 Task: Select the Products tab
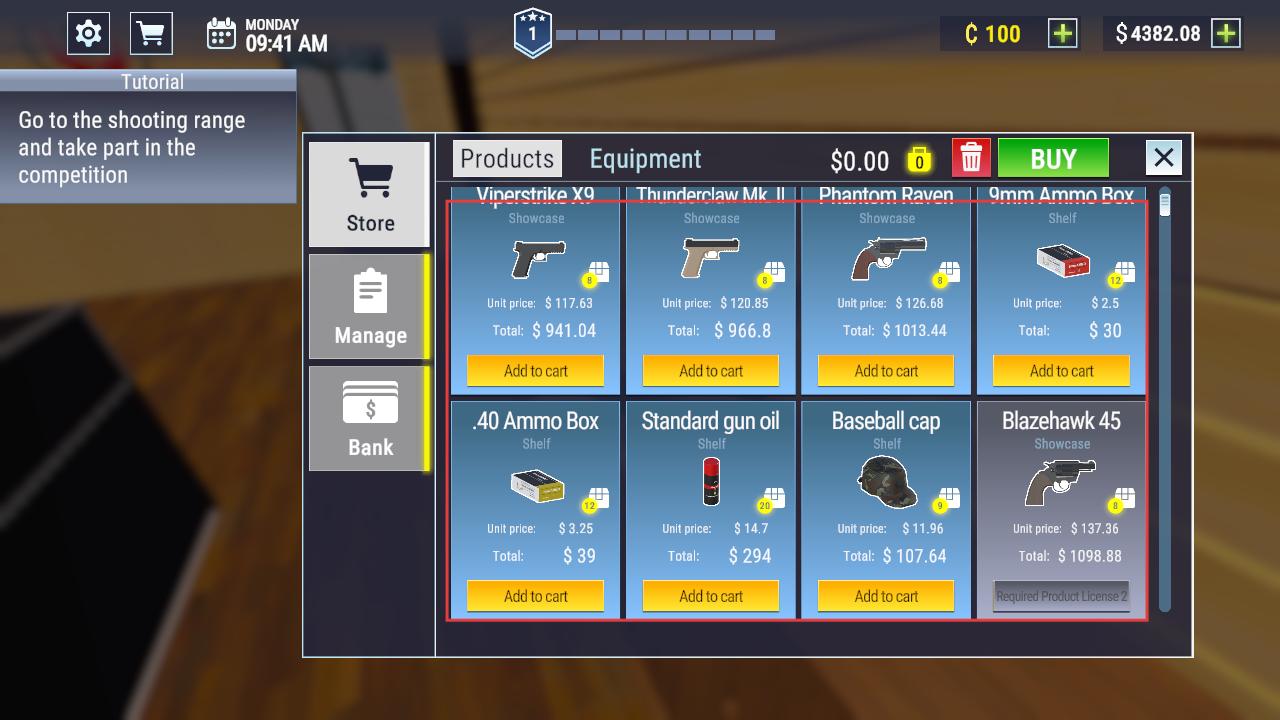(x=507, y=159)
